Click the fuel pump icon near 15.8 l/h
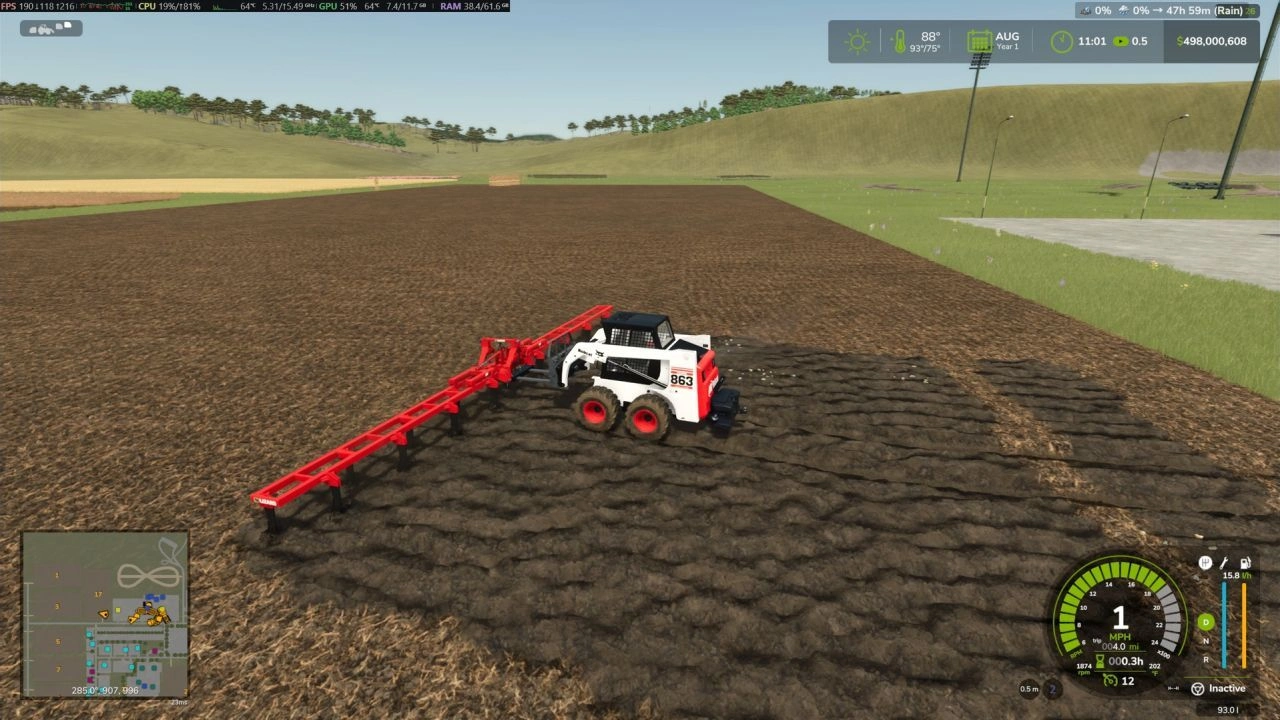Screen dimensions: 1280x720 point(1244,563)
